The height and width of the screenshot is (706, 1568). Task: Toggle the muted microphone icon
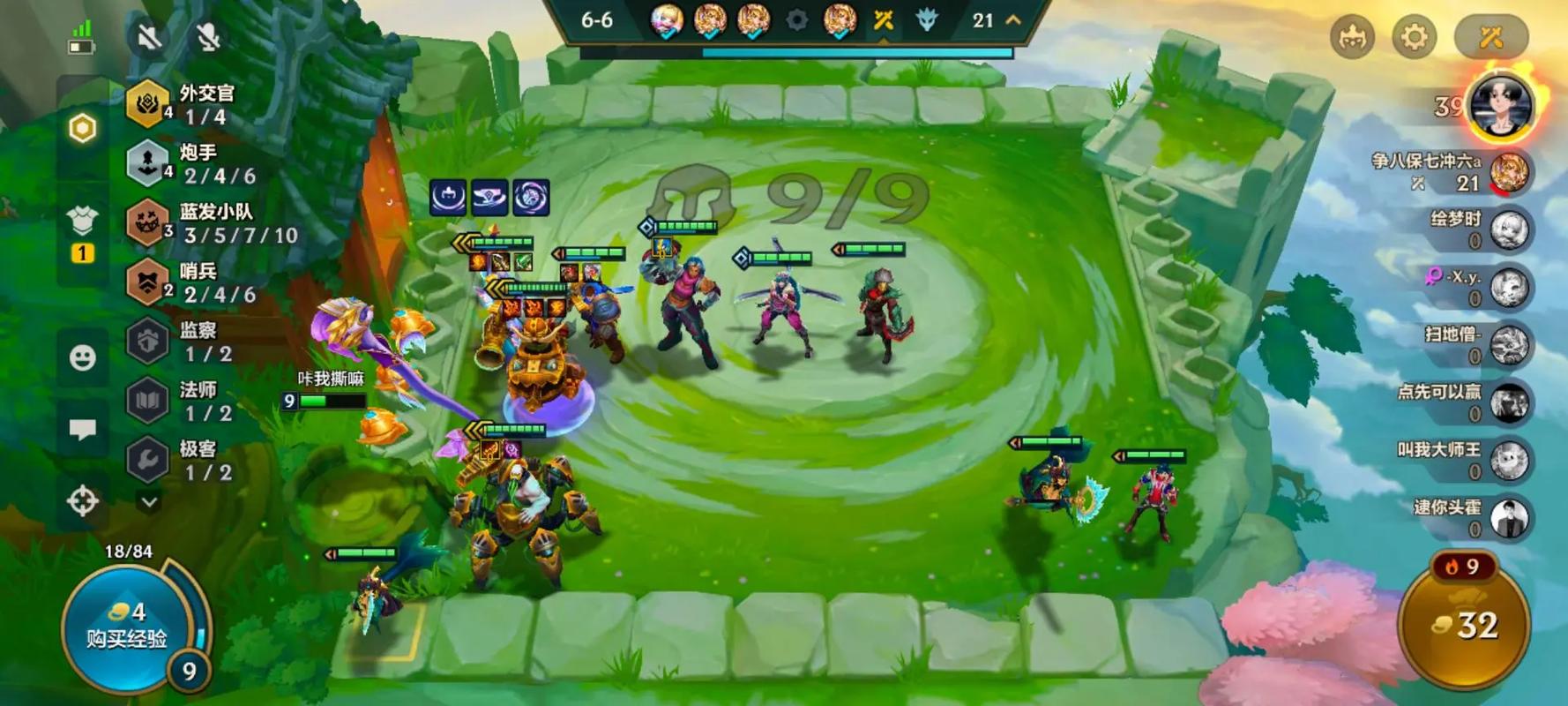pos(208,37)
